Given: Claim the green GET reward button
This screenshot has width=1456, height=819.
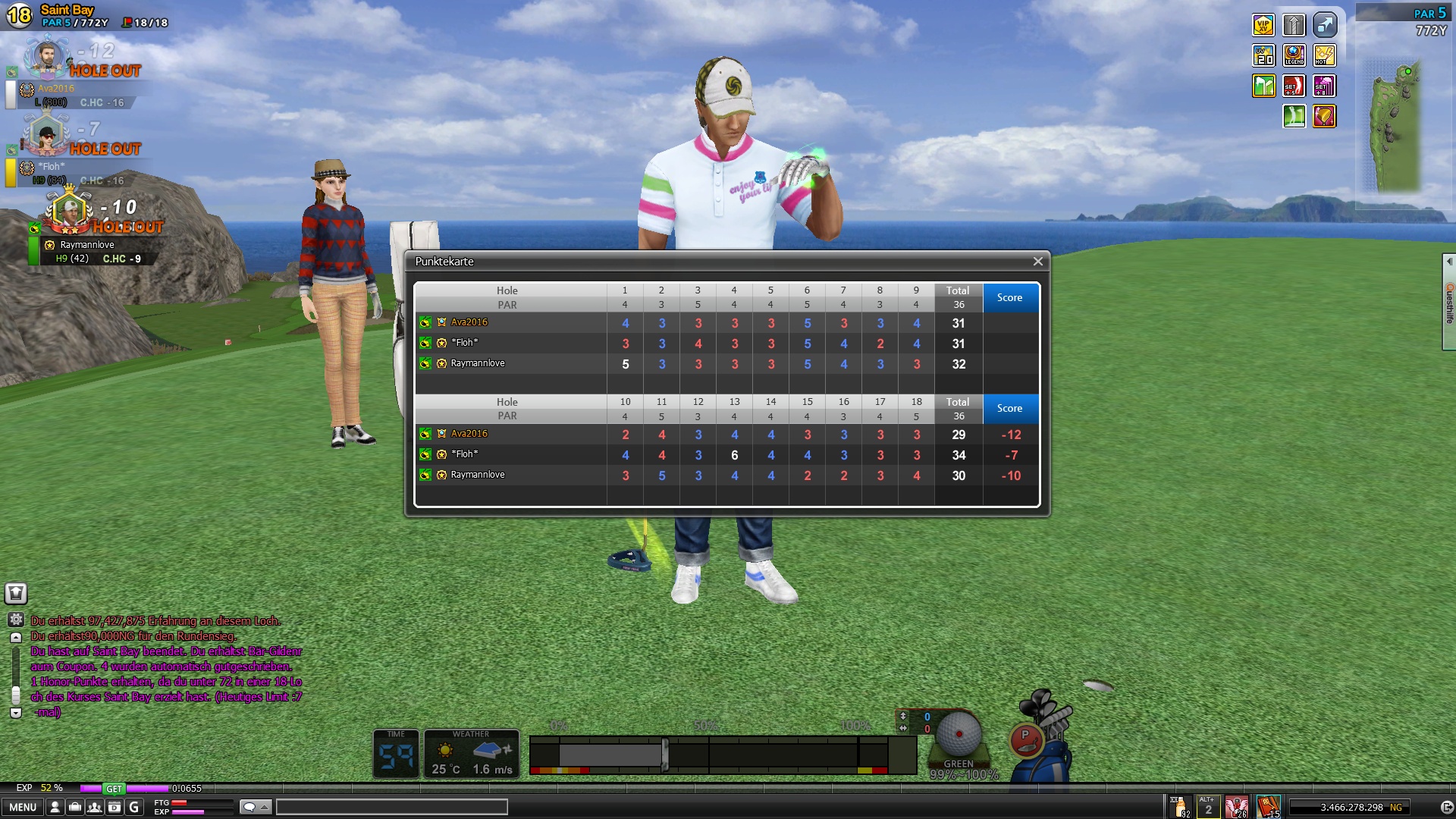Looking at the screenshot, I should point(114,789).
